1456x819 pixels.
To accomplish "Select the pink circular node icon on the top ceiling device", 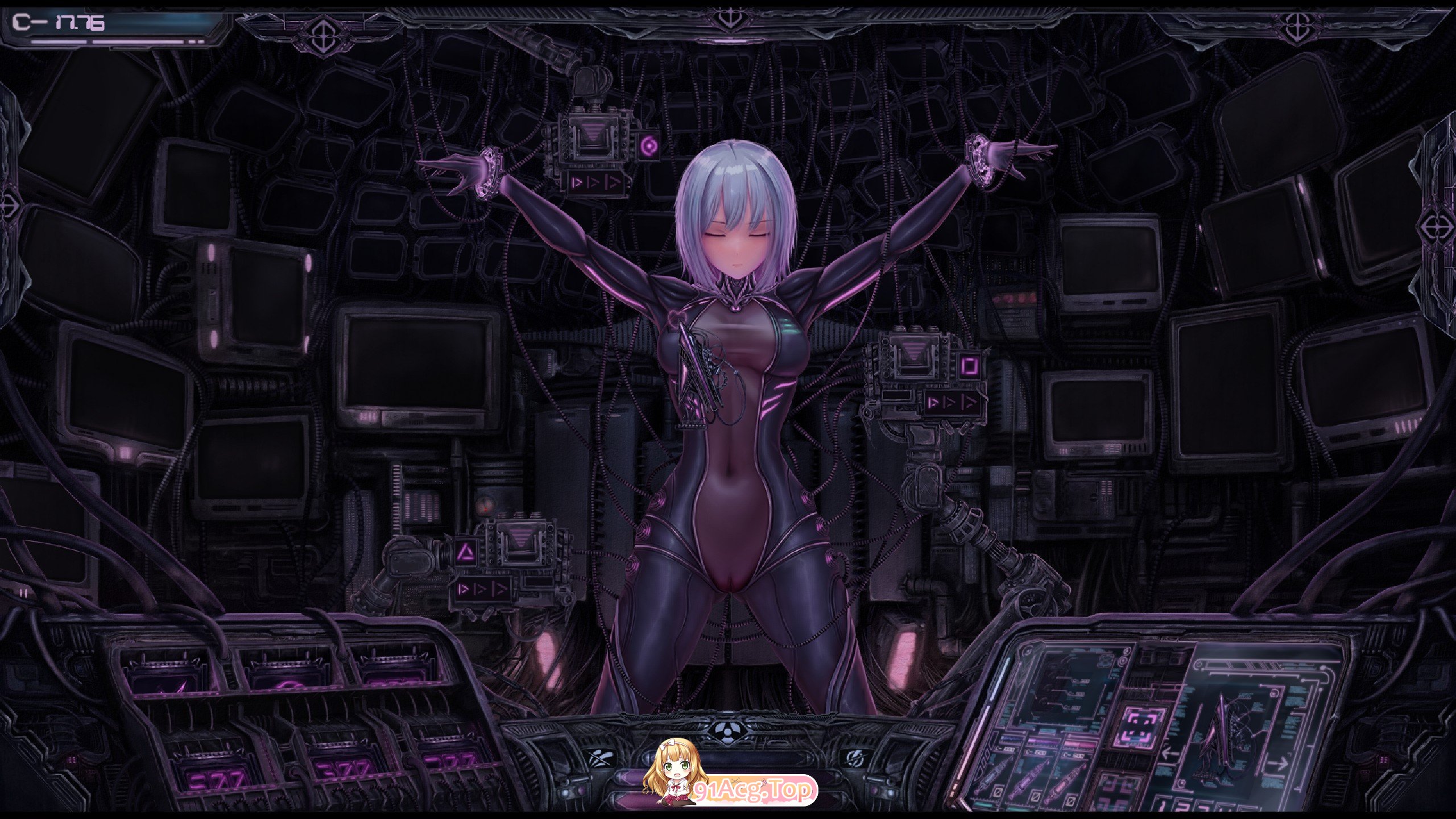I will pyautogui.click(x=650, y=147).
